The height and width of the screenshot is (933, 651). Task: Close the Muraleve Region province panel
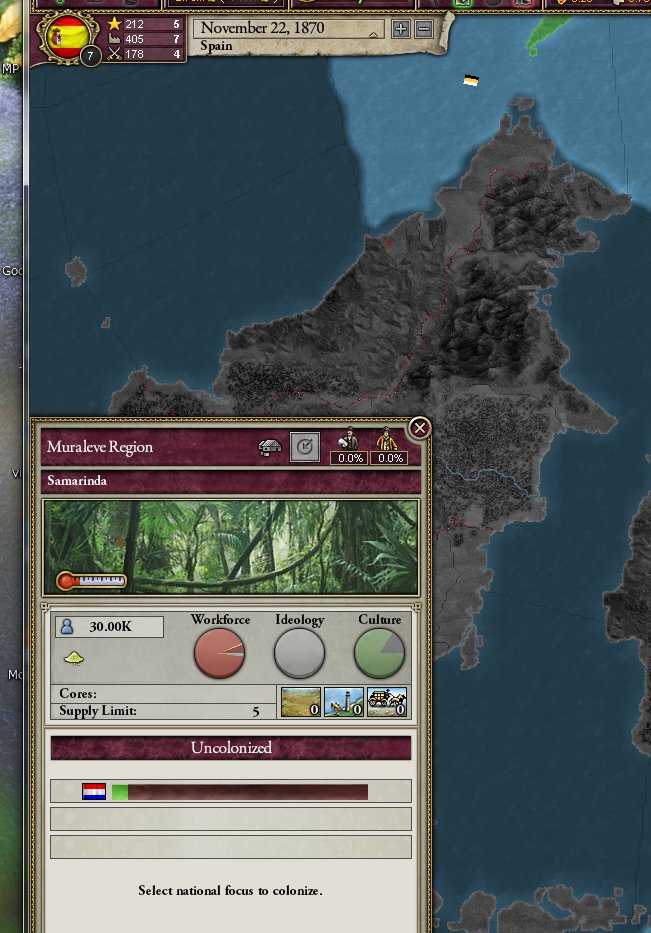(x=420, y=428)
